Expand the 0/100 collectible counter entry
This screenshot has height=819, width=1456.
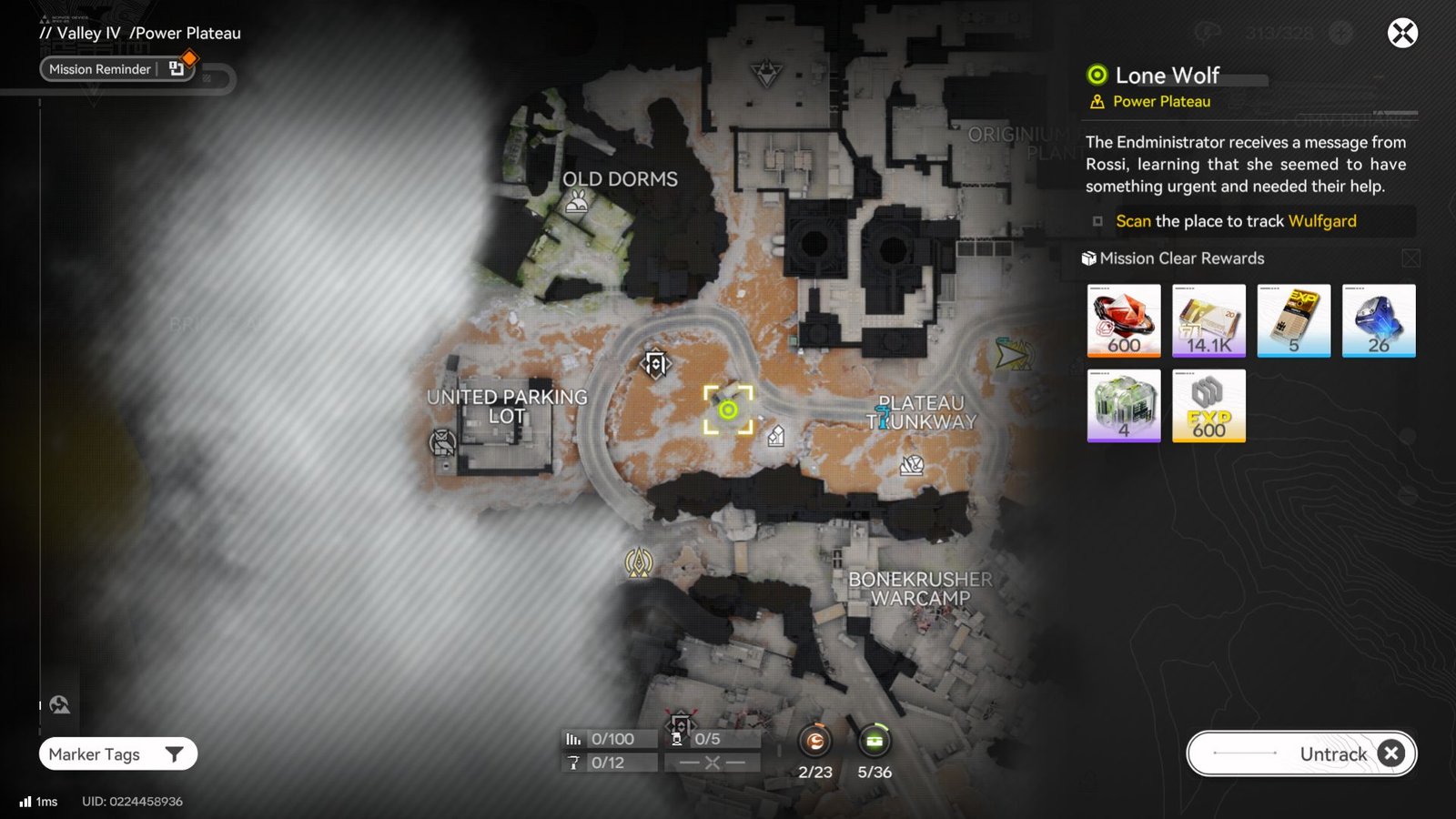(x=608, y=739)
